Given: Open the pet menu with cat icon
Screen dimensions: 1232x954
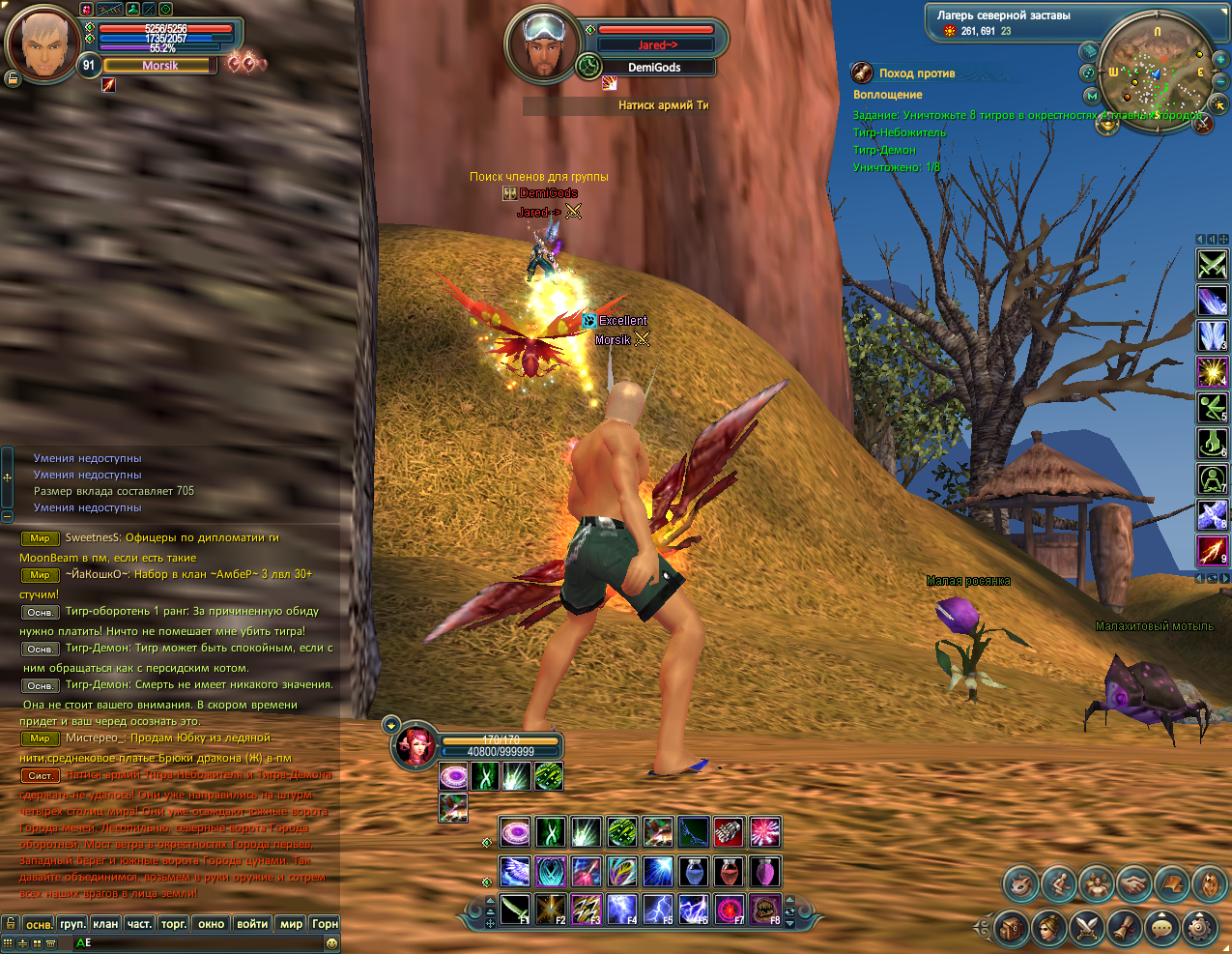Looking at the screenshot, I should click(x=1020, y=883).
